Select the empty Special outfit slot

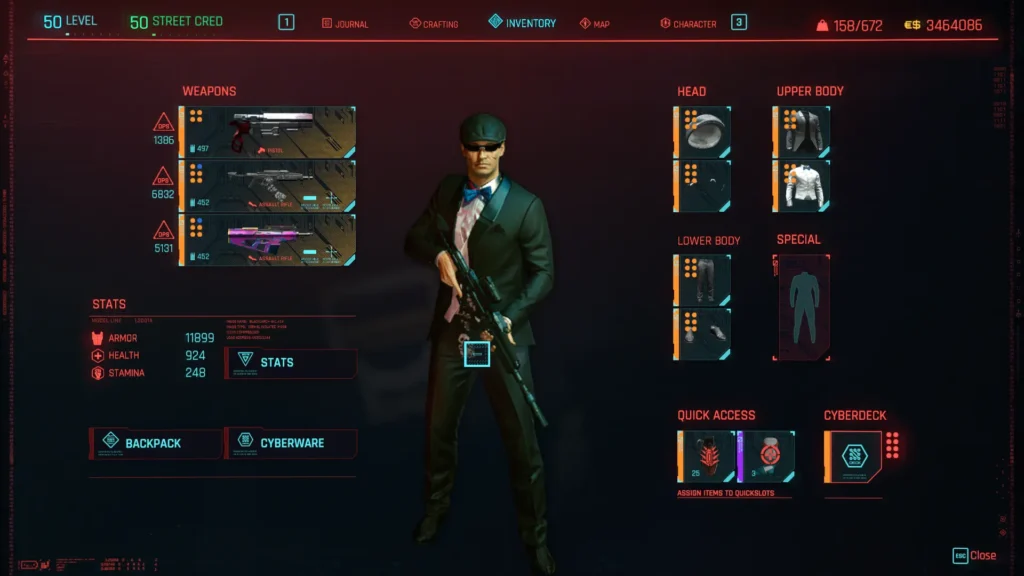(802, 307)
